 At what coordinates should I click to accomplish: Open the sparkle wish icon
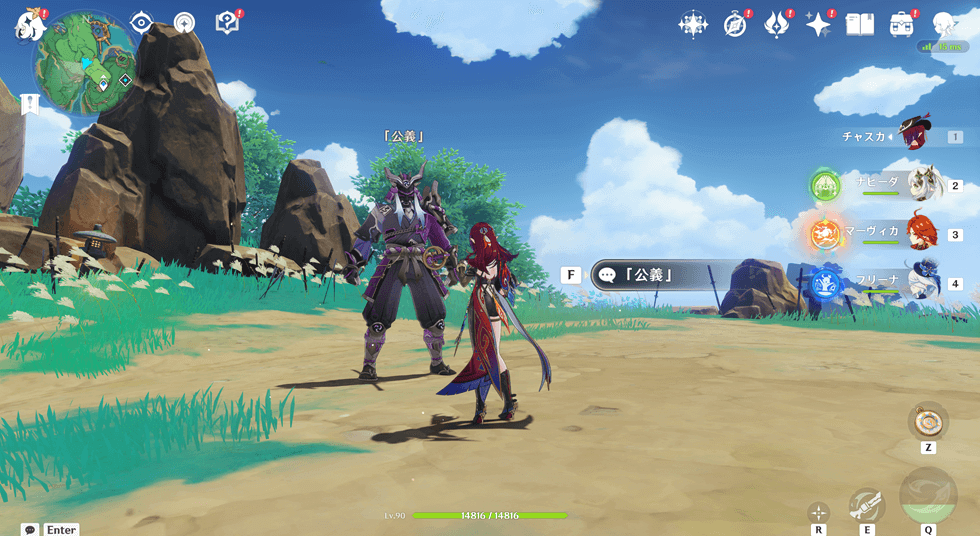click(x=819, y=25)
